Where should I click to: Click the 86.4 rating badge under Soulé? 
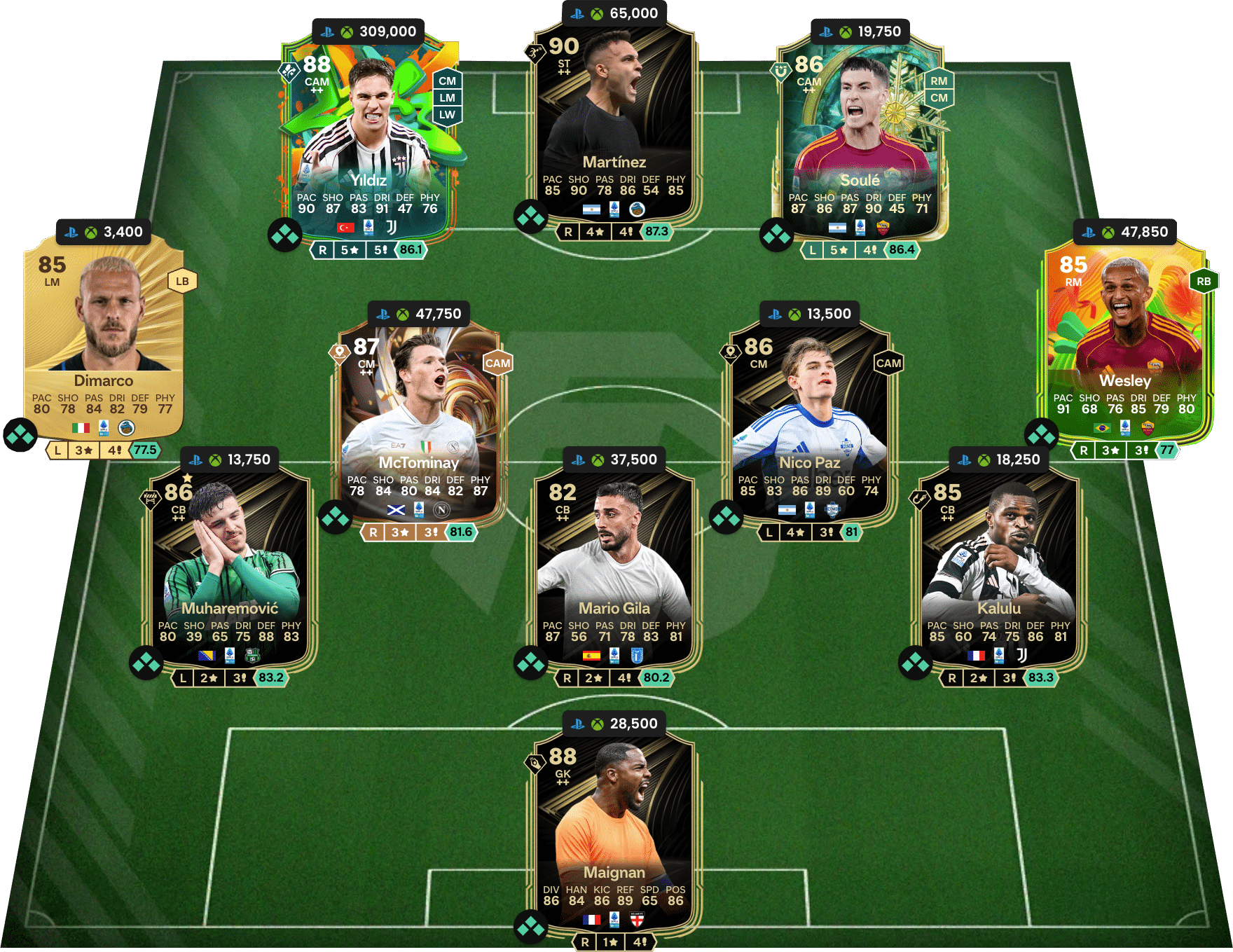[x=902, y=249]
